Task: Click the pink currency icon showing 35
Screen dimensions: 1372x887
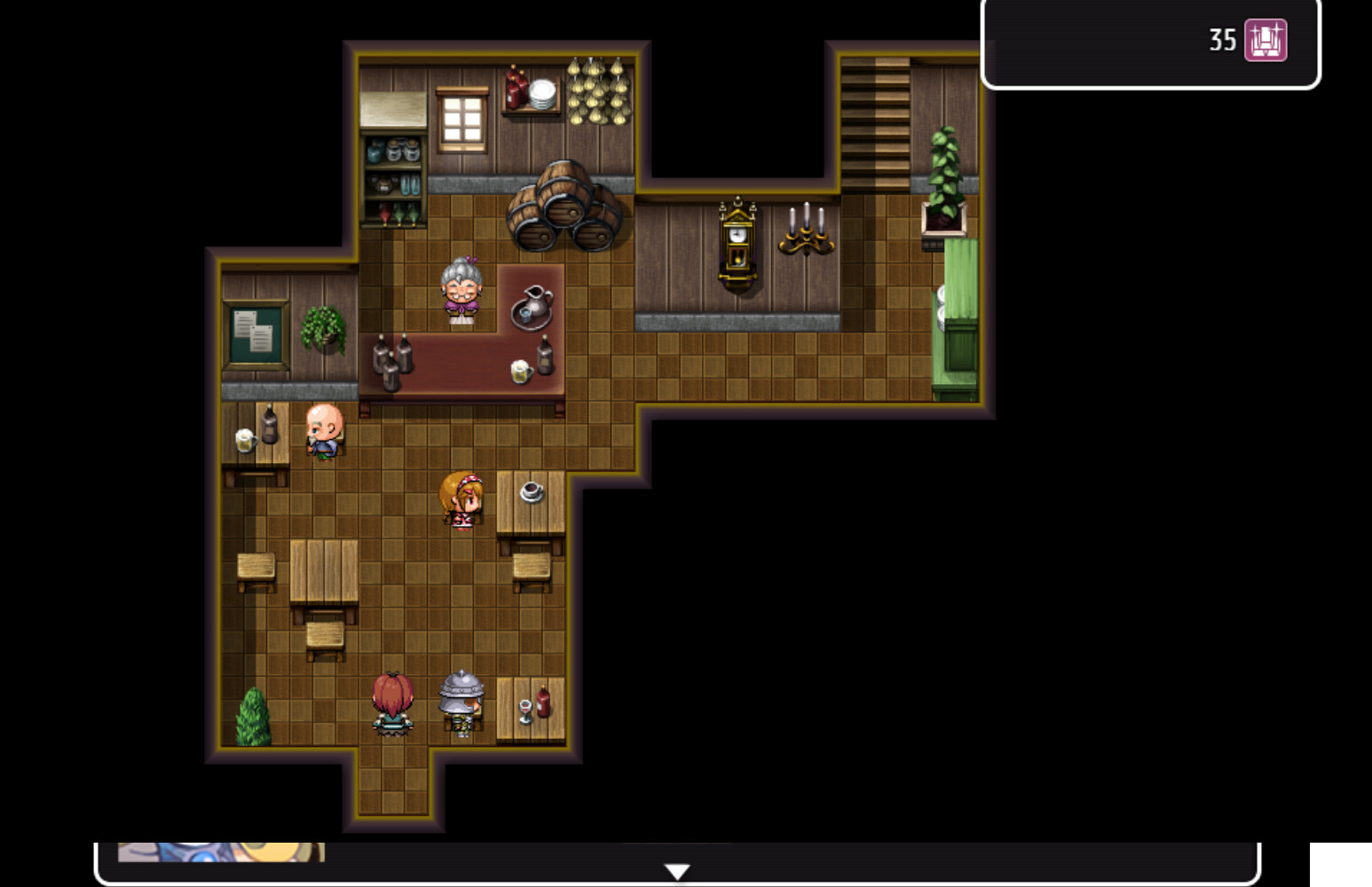Action: [1264, 40]
